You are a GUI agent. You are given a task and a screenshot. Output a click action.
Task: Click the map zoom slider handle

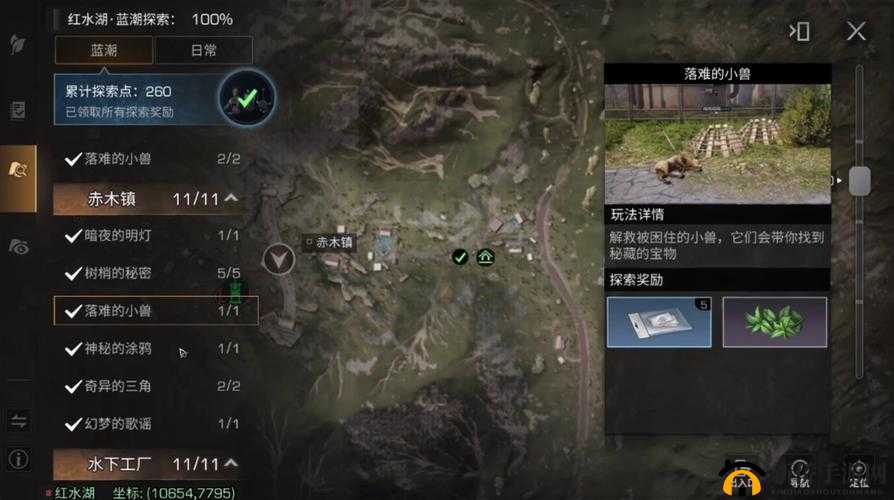click(859, 181)
